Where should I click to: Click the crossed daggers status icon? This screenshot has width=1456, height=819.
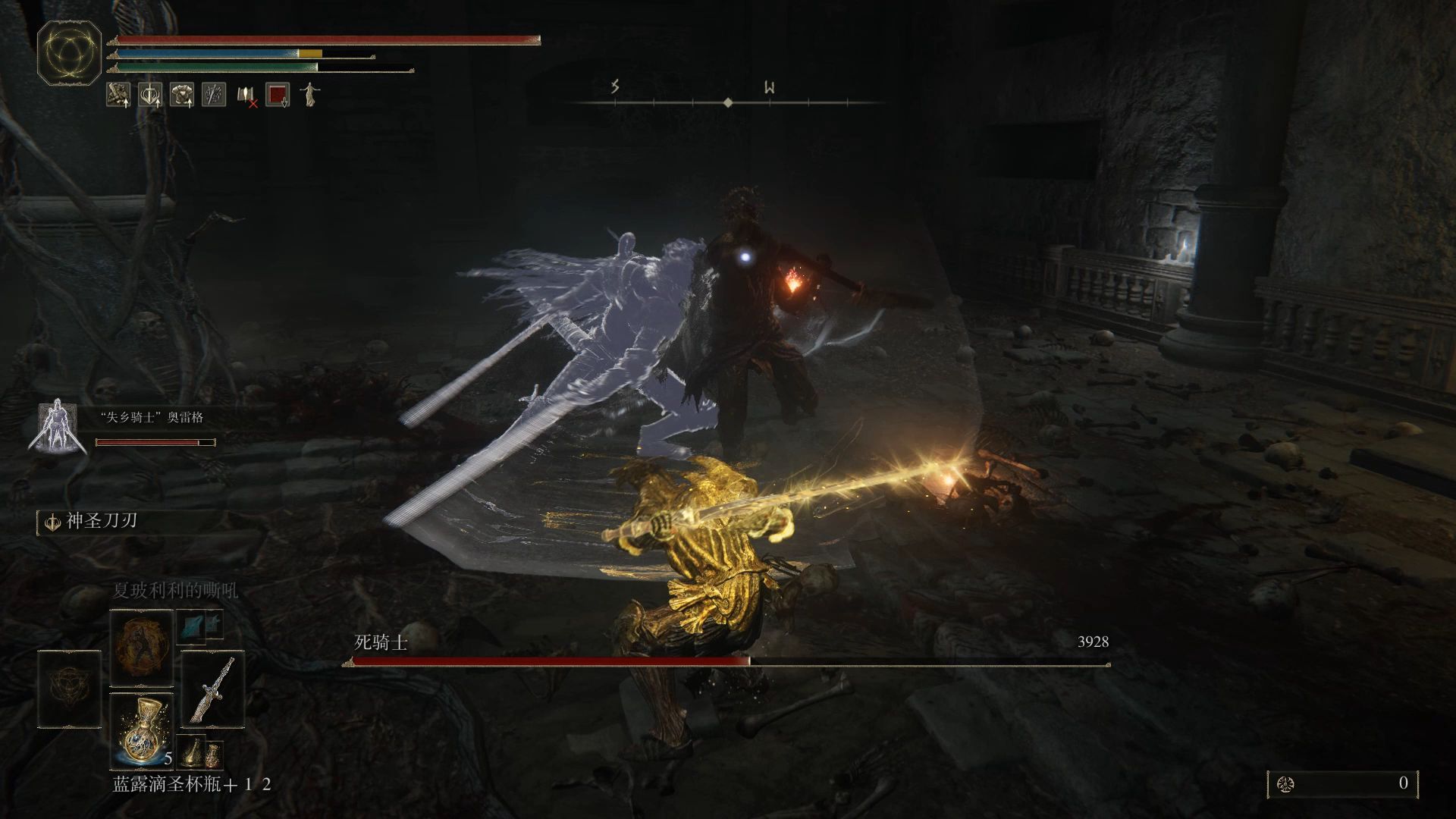[x=214, y=94]
